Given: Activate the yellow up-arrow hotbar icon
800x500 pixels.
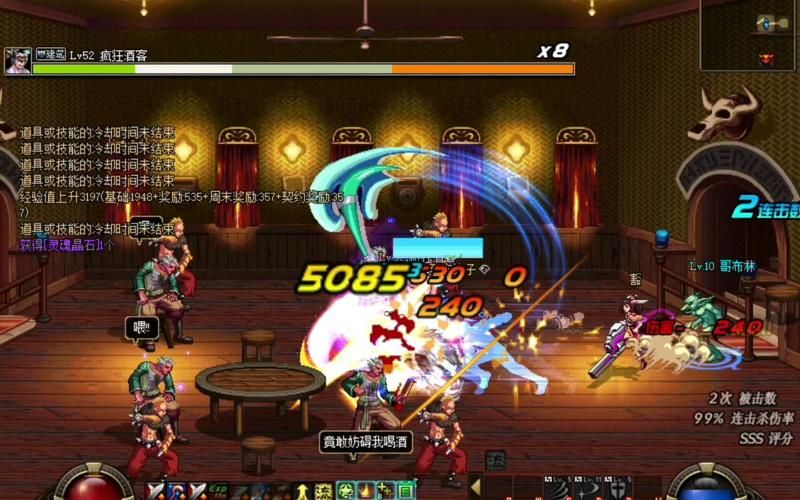Looking at the screenshot, I should [x=302, y=491].
